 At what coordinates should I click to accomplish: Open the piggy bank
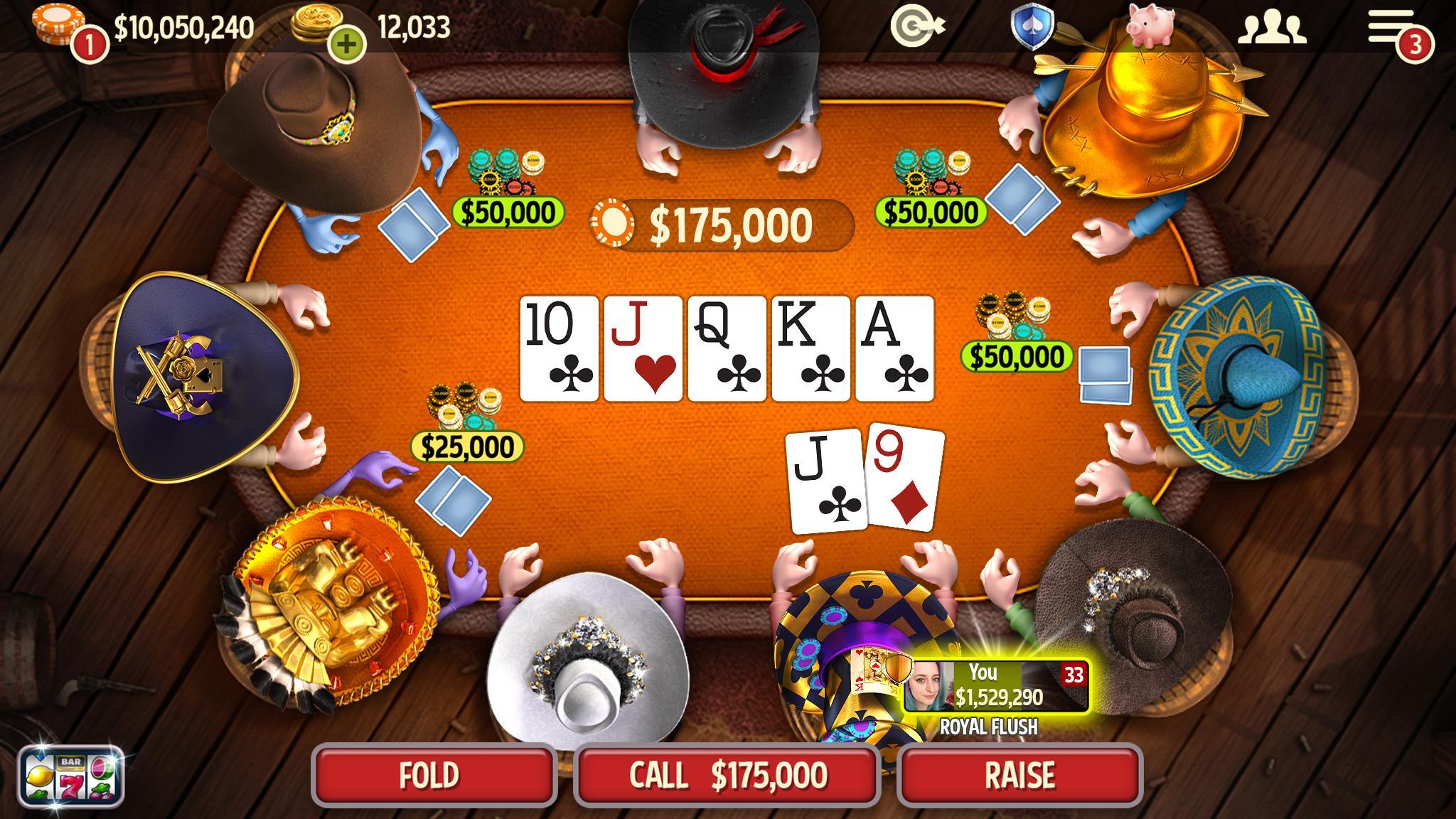point(1150,26)
